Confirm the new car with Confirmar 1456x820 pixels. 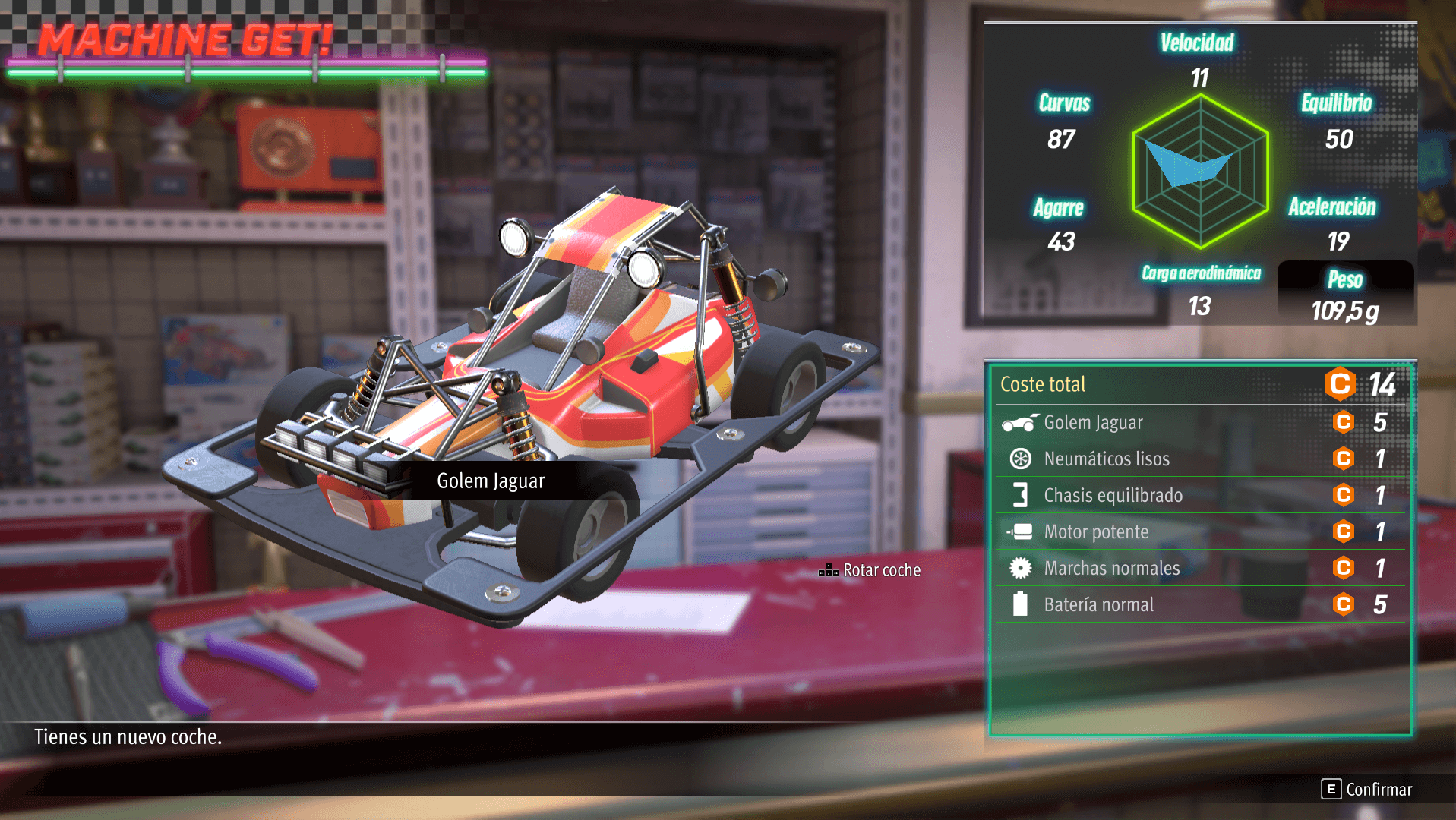point(1367,790)
